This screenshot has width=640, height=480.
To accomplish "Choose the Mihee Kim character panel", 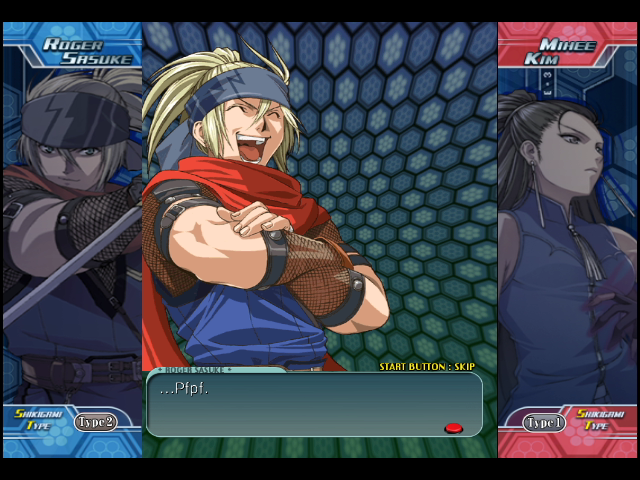I will (567, 230).
